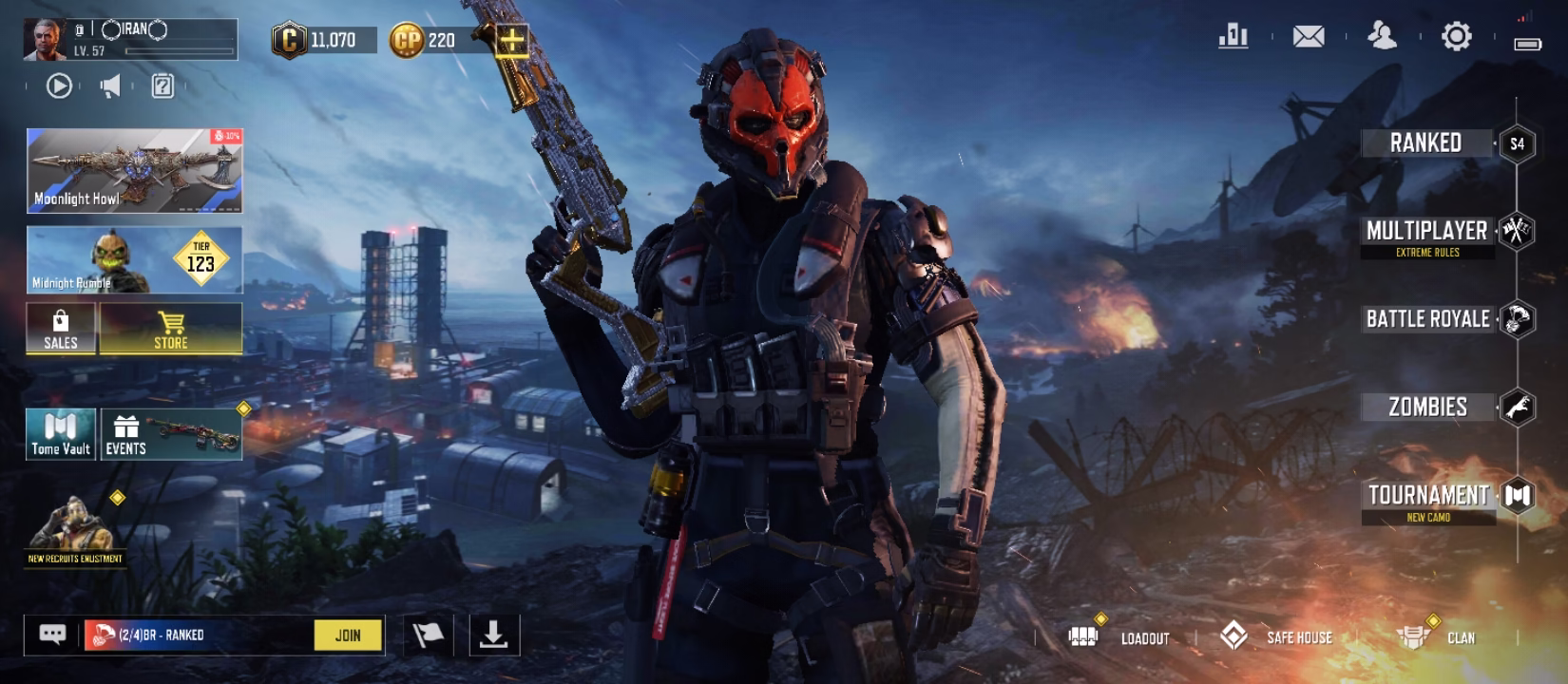Open the Tome Vault
This screenshot has width=1568, height=684.
[60, 433]
